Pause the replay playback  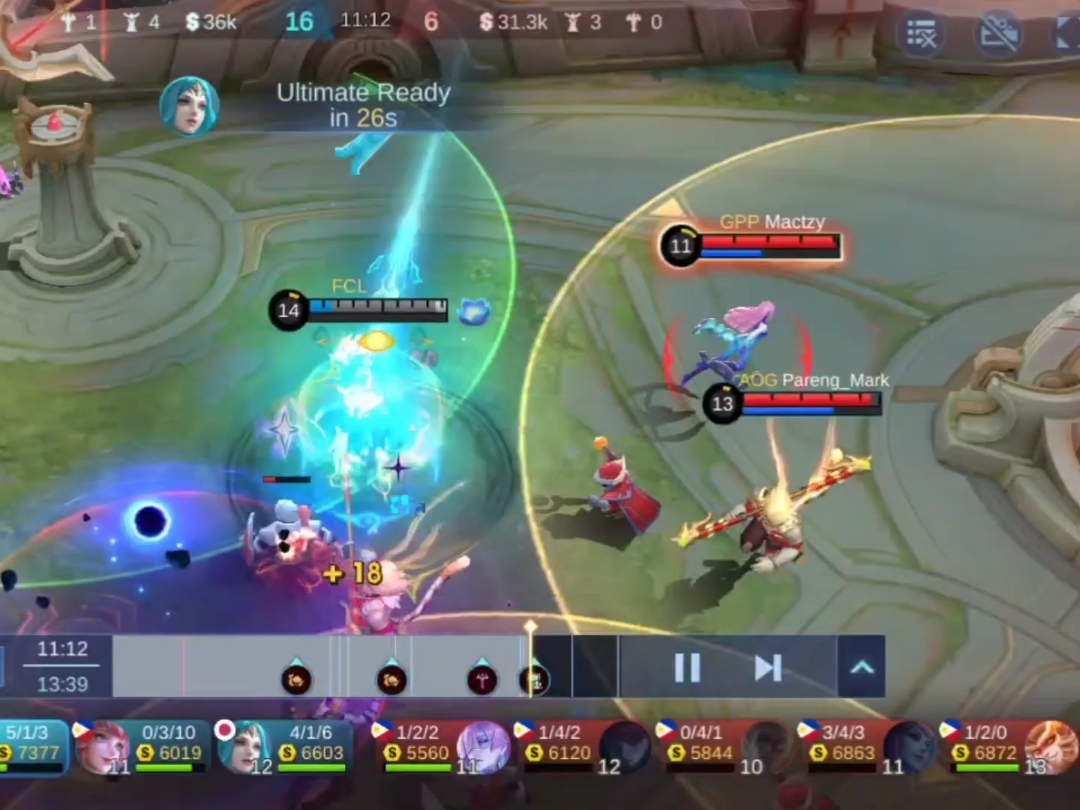[x=687, y=667]
